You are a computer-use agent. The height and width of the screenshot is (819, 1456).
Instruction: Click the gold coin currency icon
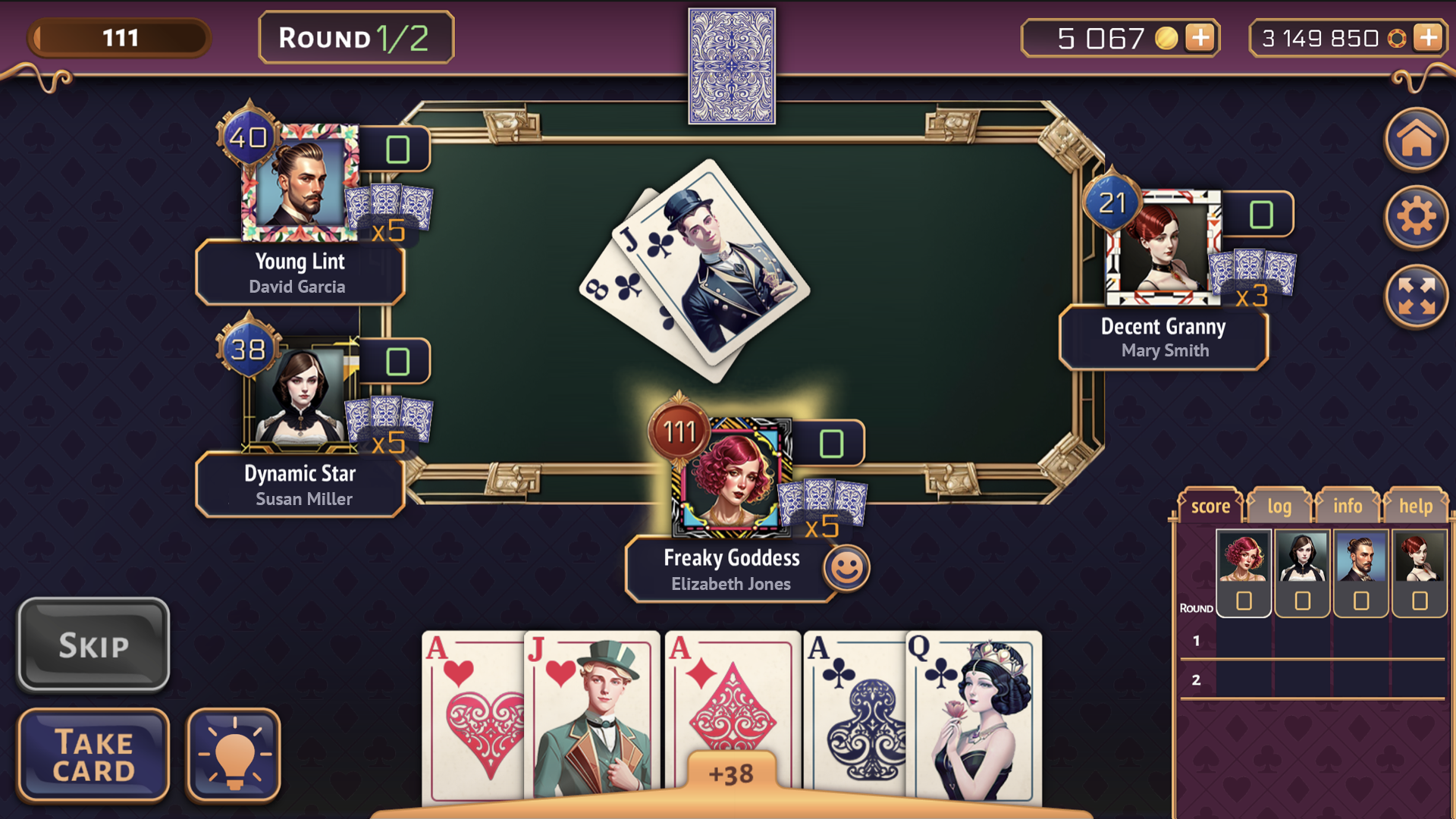1168,37
